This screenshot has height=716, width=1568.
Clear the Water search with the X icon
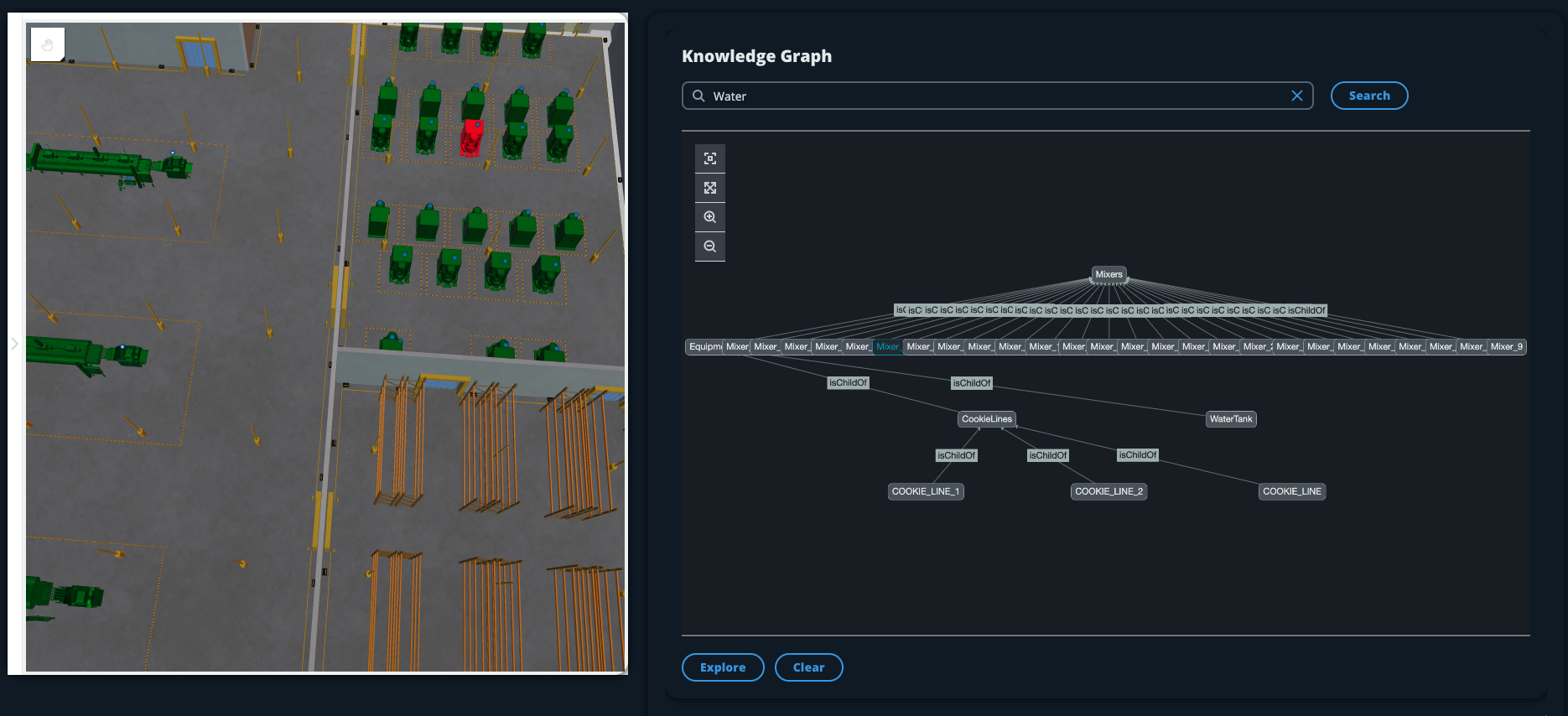click(x=1296, y=96)
